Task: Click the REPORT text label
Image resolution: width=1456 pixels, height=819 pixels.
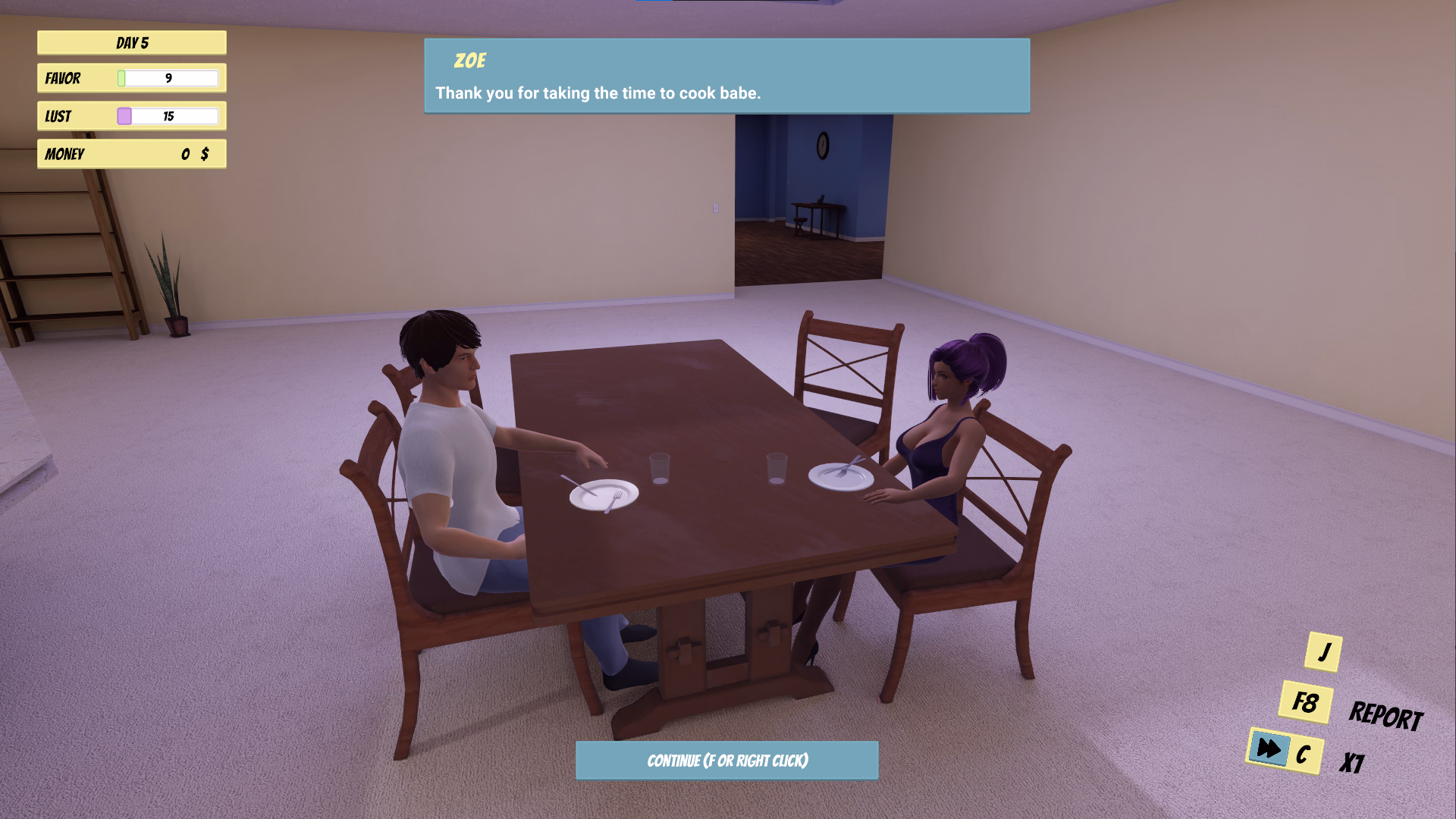Action: click(1388, 714)
